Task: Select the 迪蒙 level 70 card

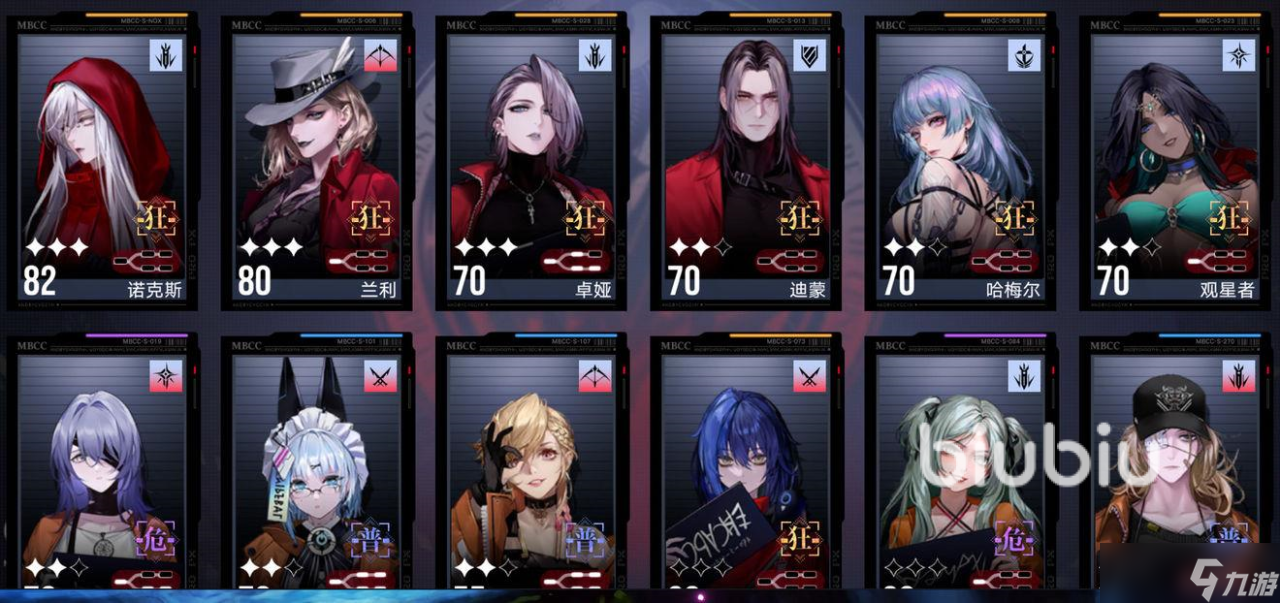Action: pos(746,160)
